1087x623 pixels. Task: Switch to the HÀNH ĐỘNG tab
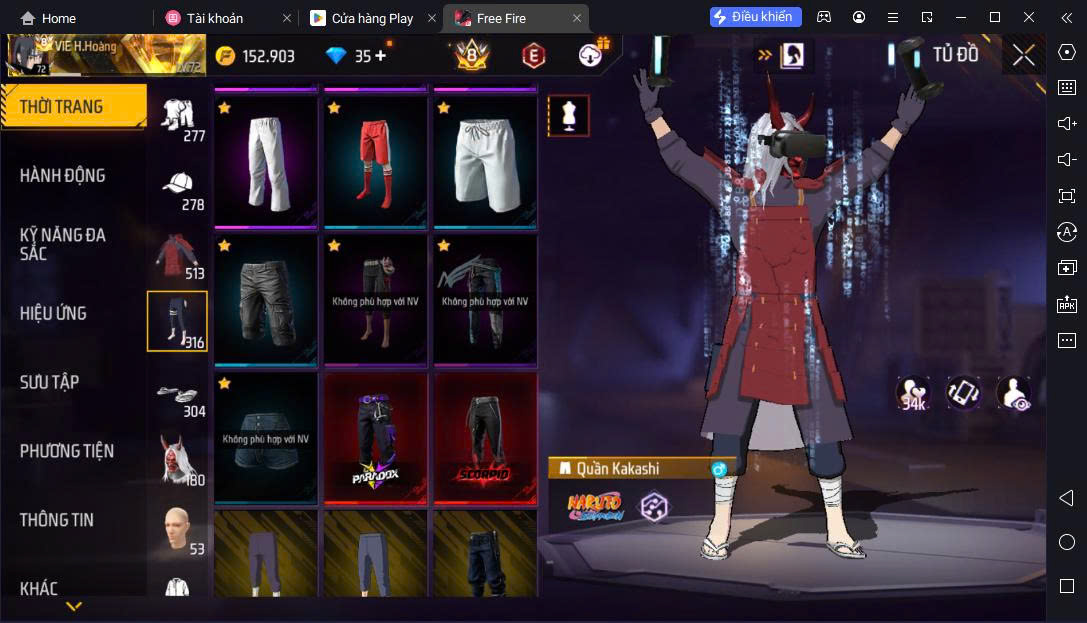62,176
